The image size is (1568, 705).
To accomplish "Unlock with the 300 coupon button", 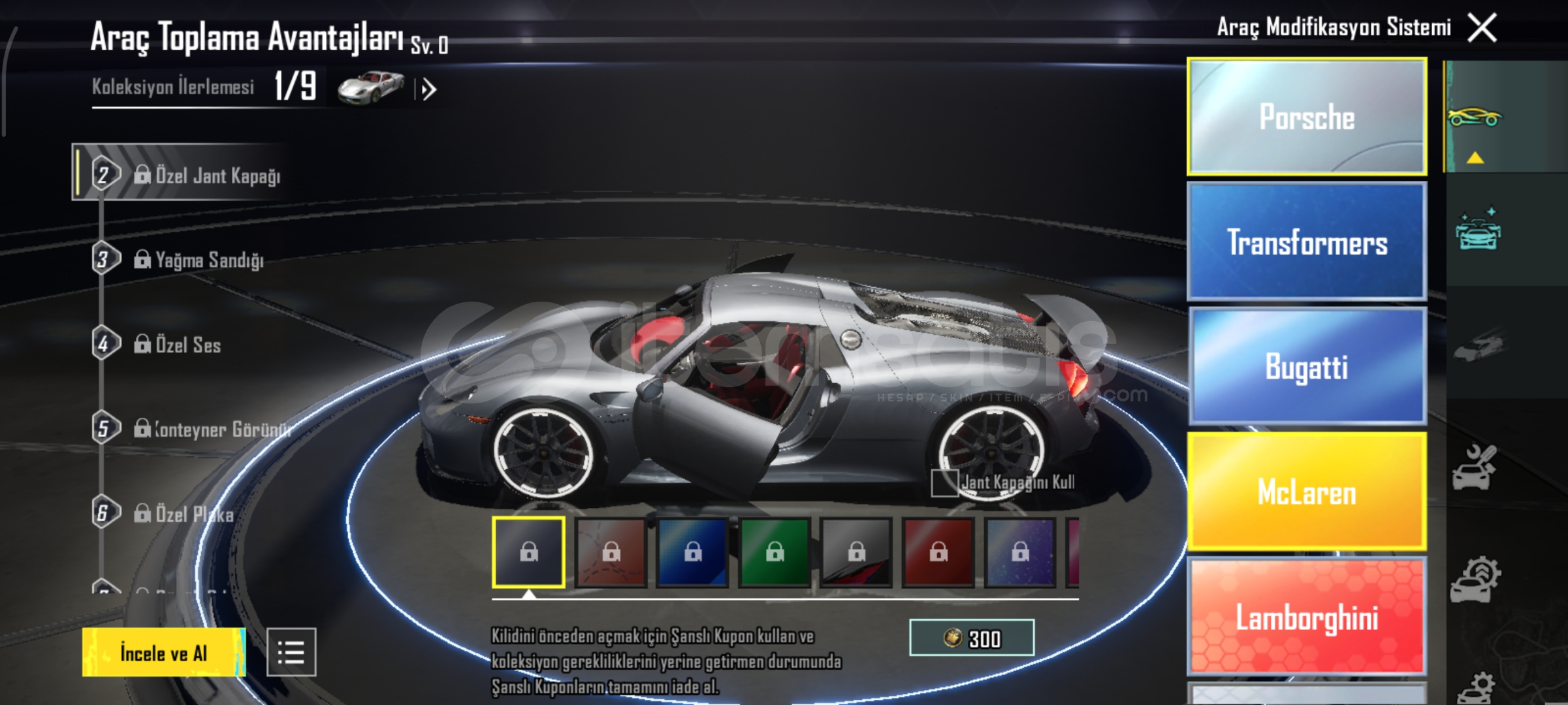I will 971,638.
